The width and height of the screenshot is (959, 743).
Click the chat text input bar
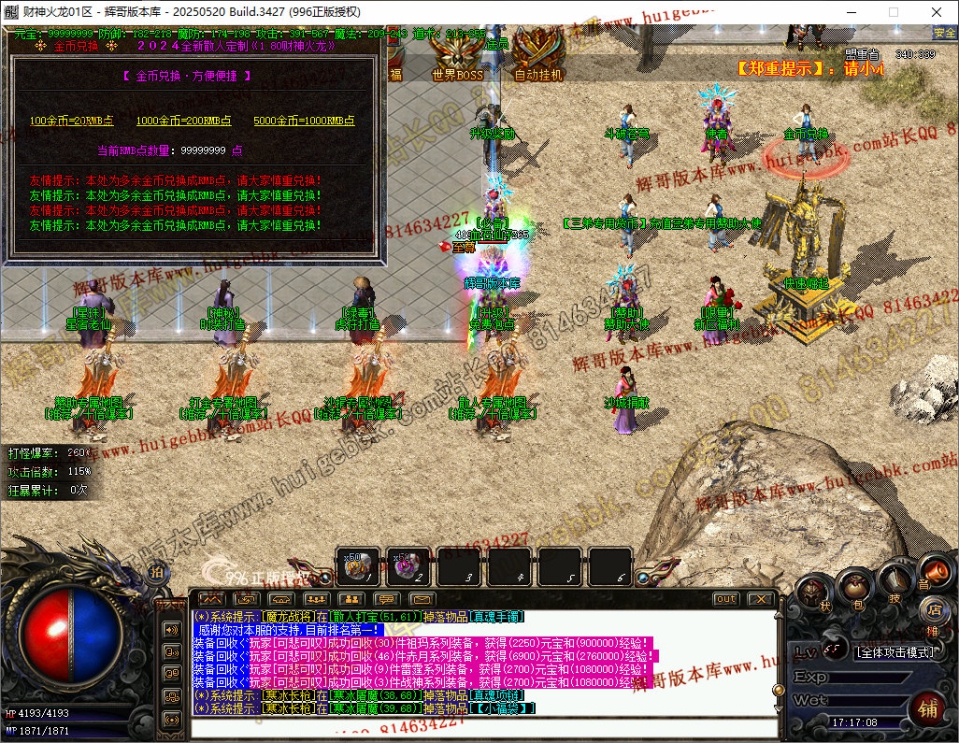coord(480,730)
